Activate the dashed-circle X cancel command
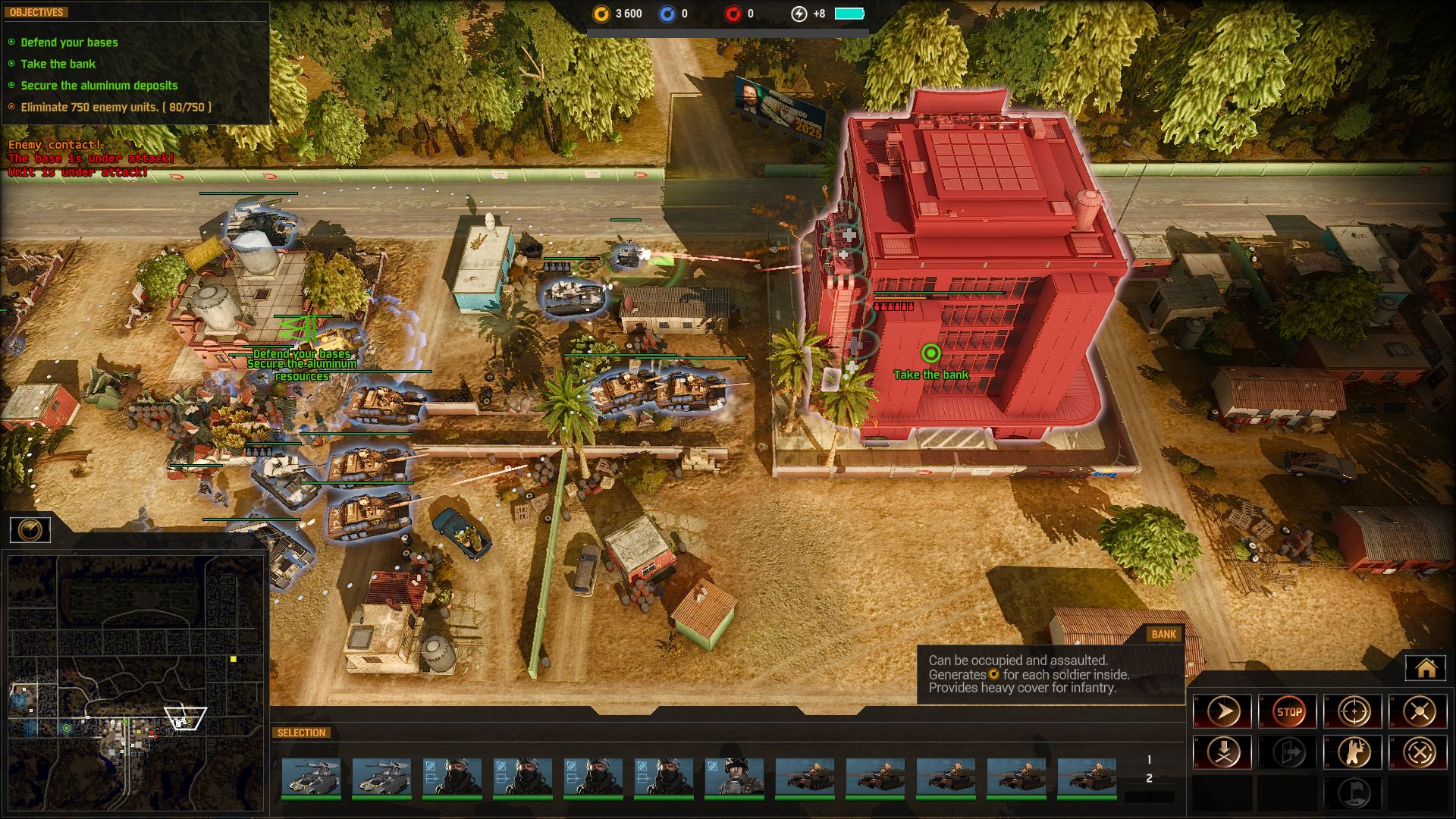 1419,752
